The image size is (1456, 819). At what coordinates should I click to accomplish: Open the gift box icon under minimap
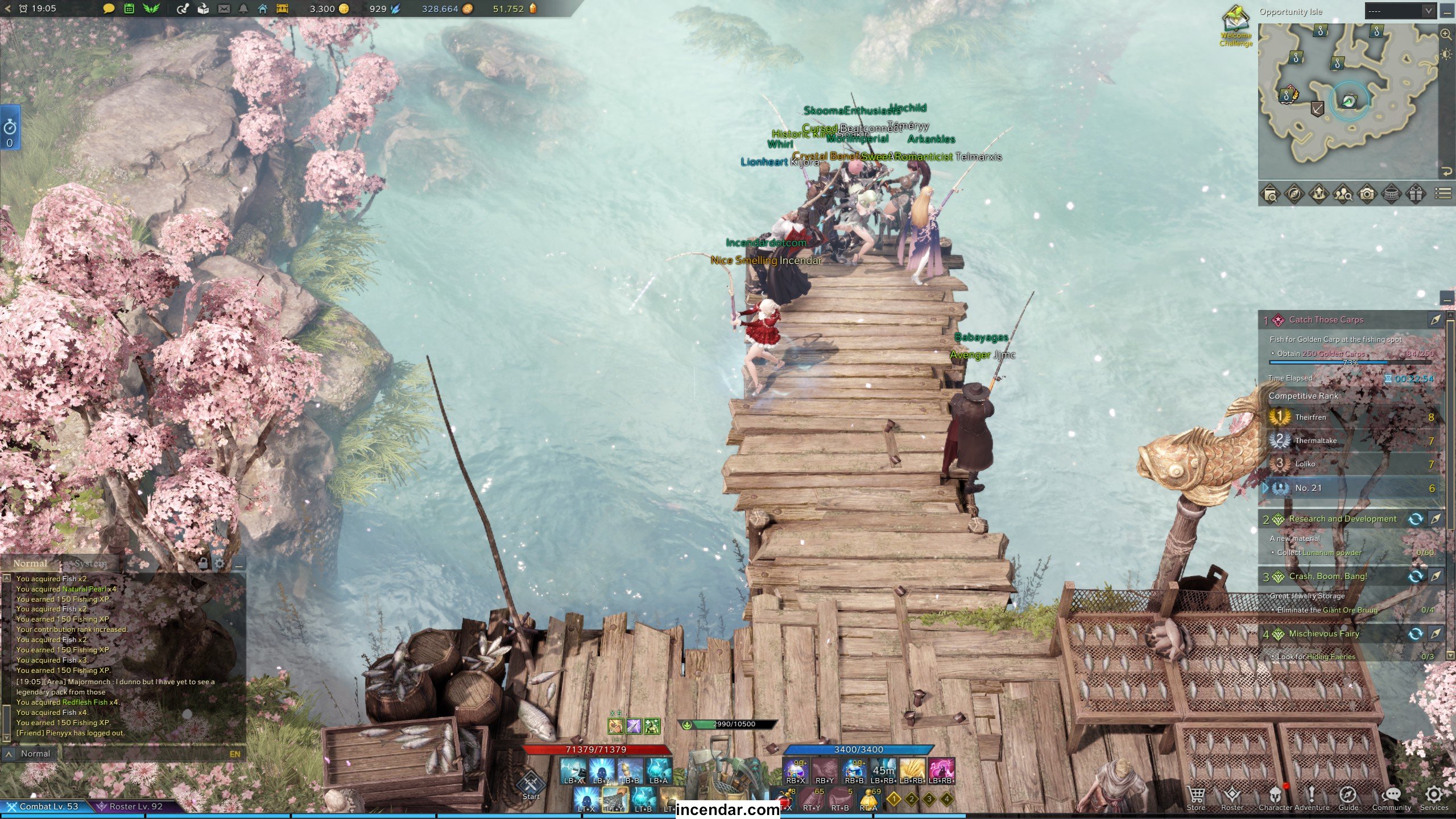1416,194
